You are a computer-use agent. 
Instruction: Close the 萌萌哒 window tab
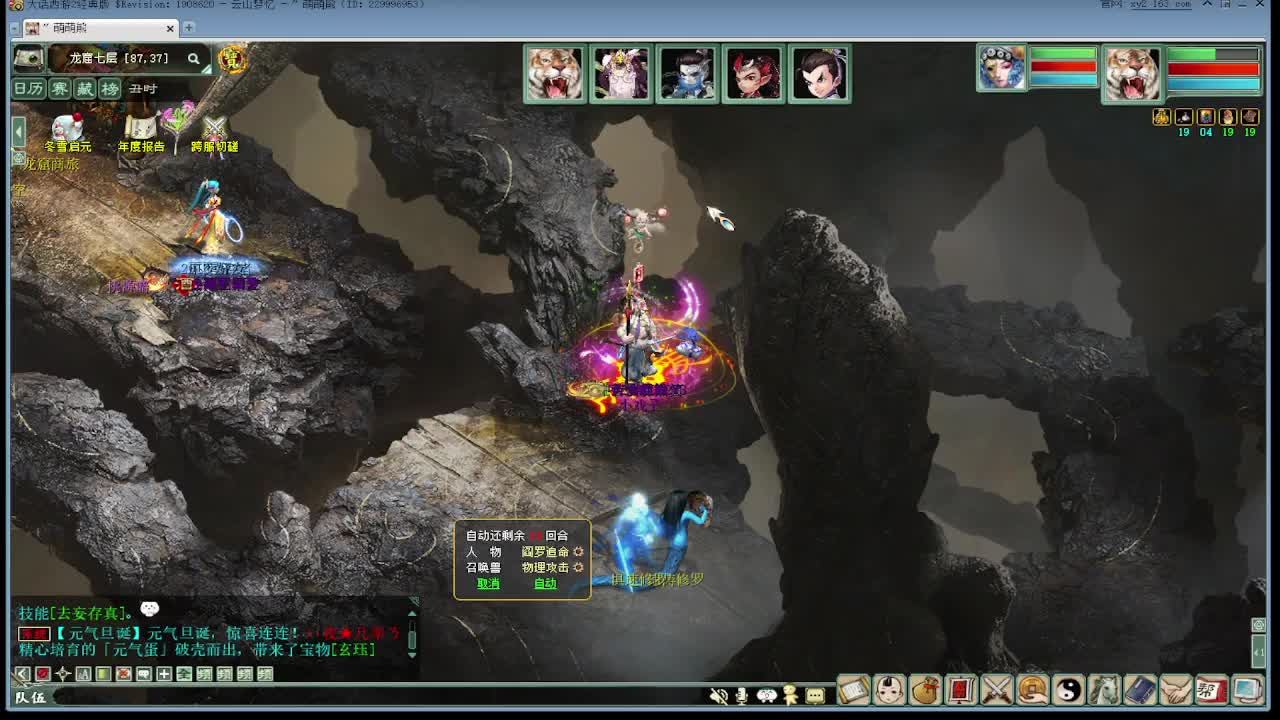(x=170, y=28)
